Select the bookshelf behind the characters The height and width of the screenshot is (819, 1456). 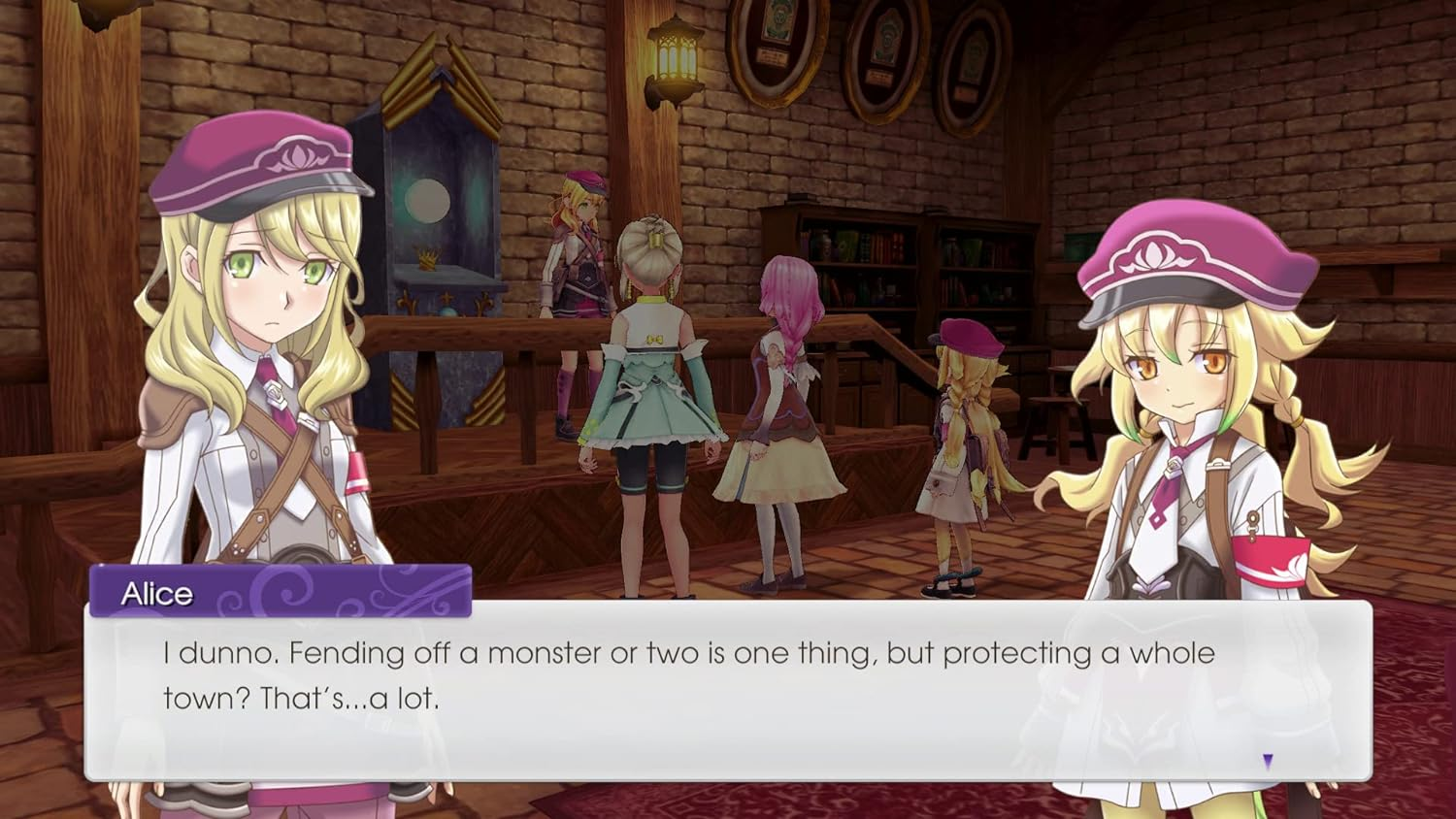click(874, 262)
